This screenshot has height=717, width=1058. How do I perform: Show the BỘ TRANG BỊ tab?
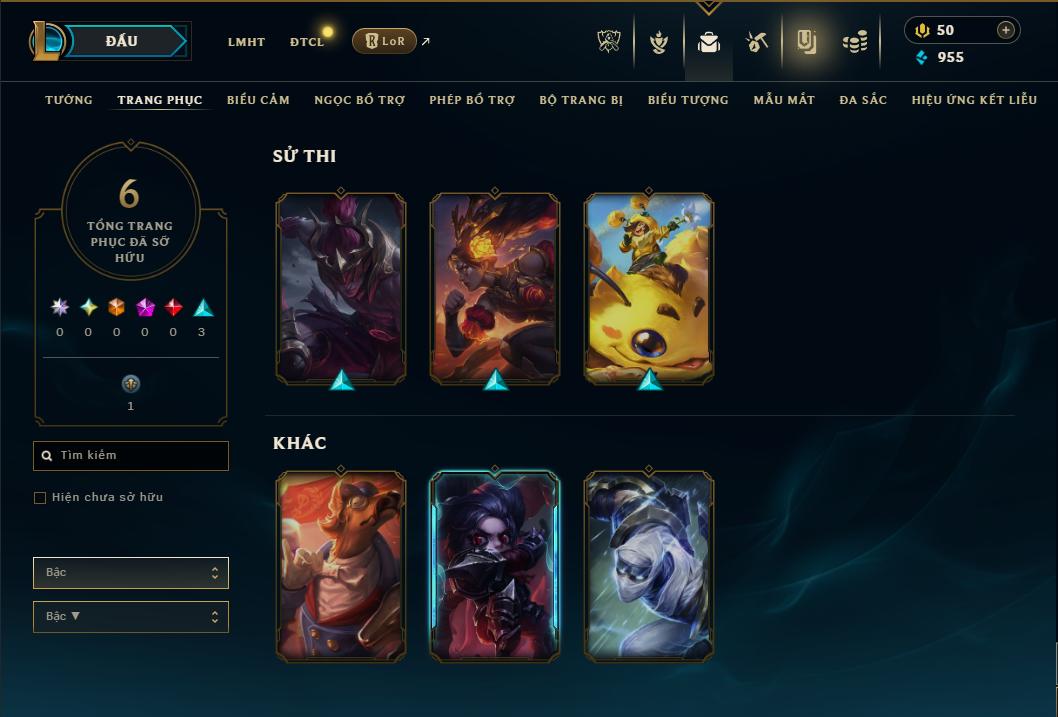pyautogui.click(x=581, y=100)
